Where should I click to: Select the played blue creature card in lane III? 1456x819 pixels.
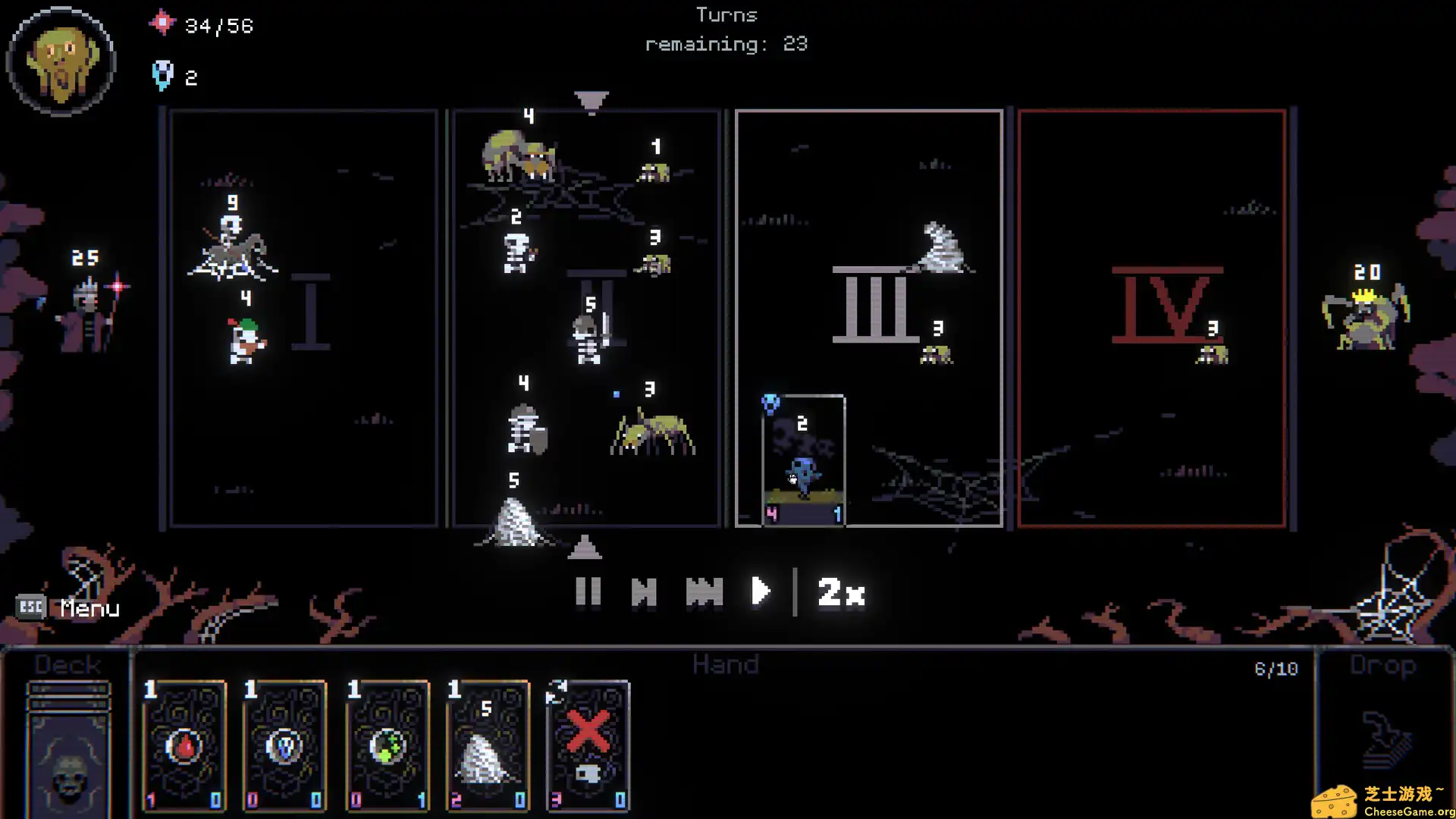(802, 457)
